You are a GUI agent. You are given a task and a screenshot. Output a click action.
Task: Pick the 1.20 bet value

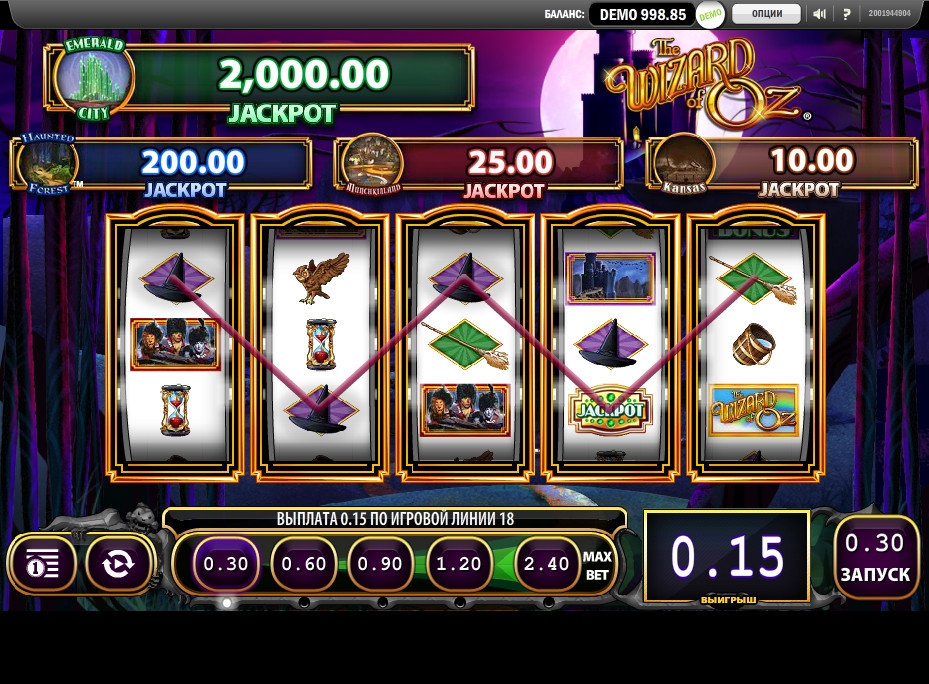pos(459,564)
